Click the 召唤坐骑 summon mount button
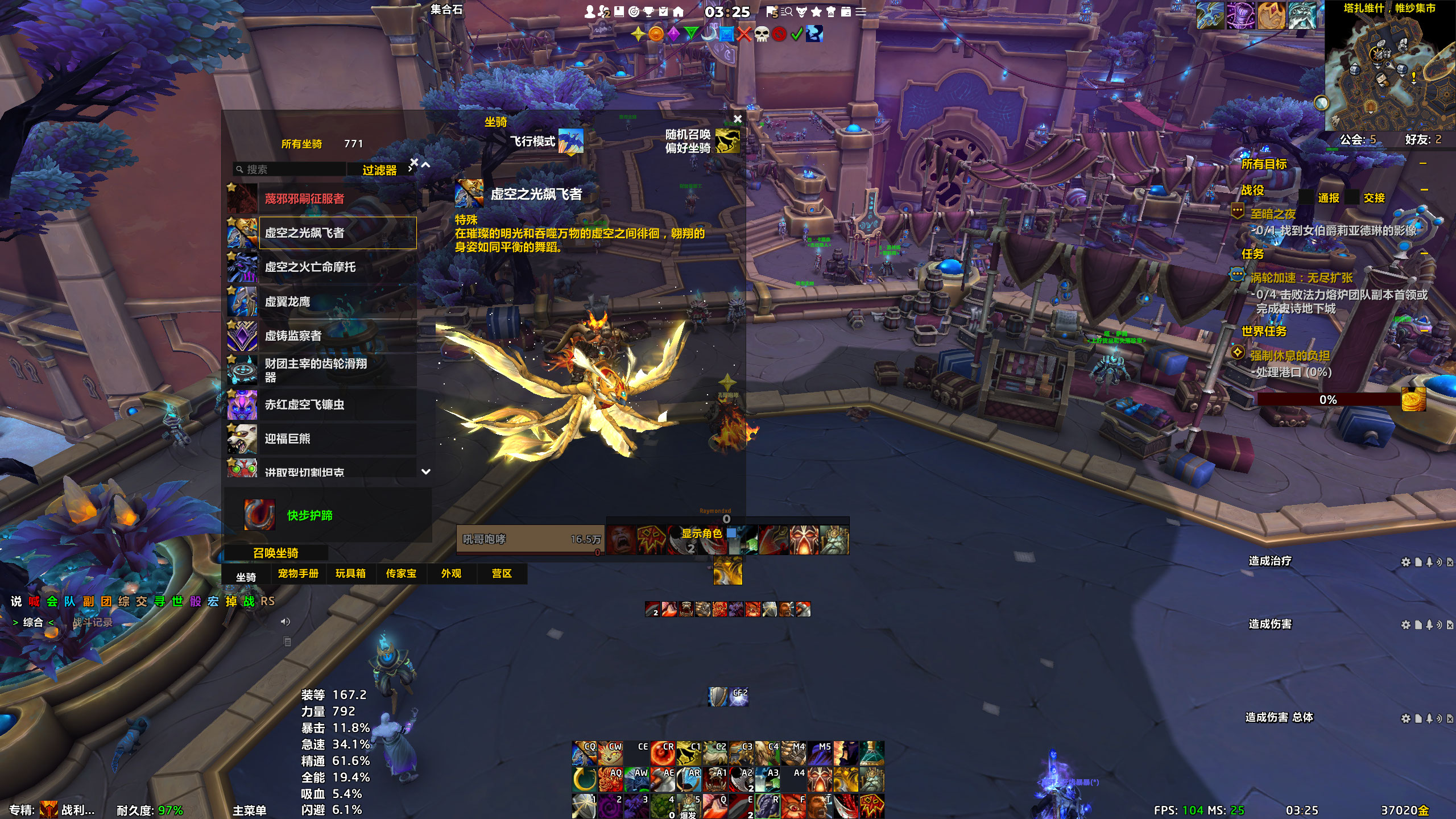This screenshot has height=819, width=1456. point(276,553)
